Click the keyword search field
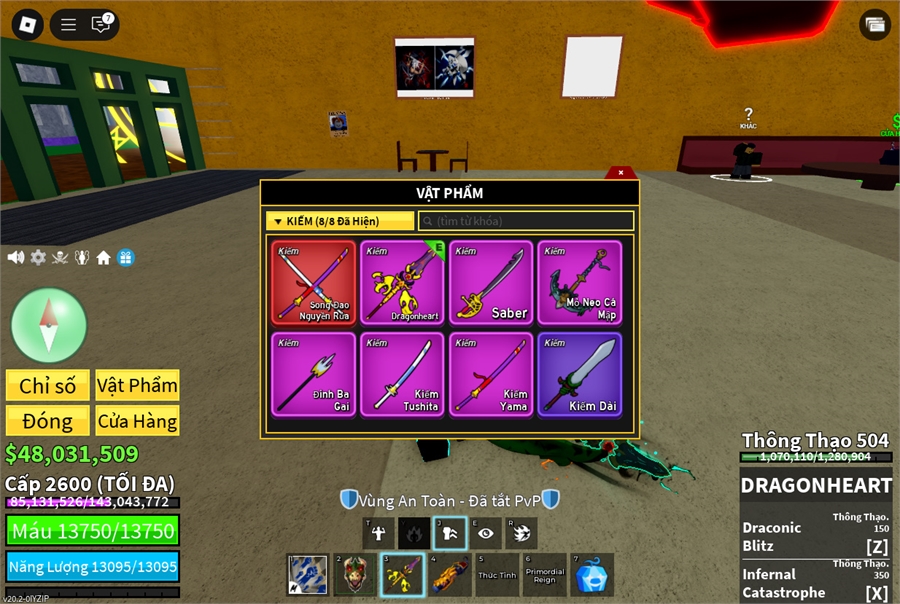Viewport: 900px width, 604px height. click(526, 221)
